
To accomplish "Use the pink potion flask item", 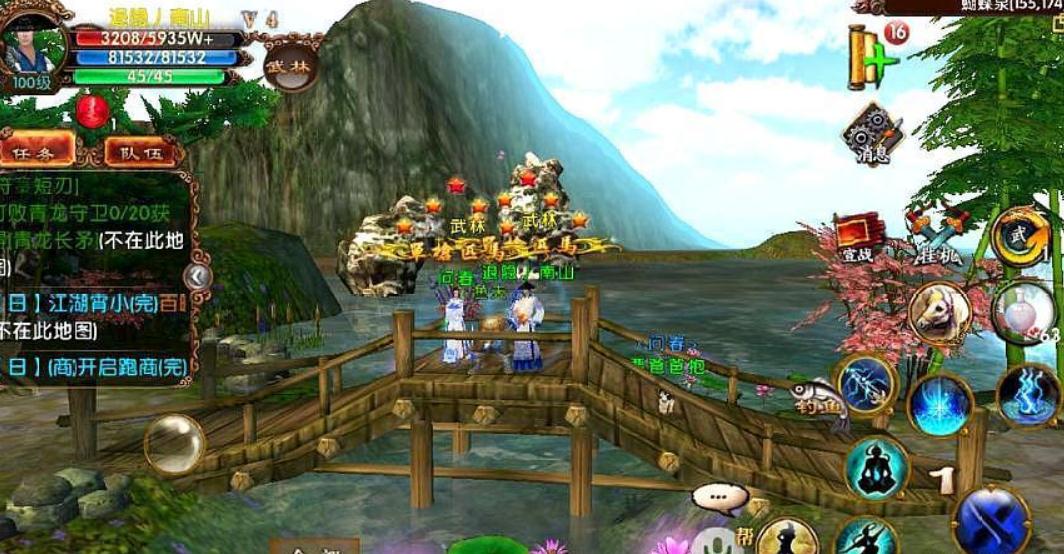I will click(x=1023, y=313).
